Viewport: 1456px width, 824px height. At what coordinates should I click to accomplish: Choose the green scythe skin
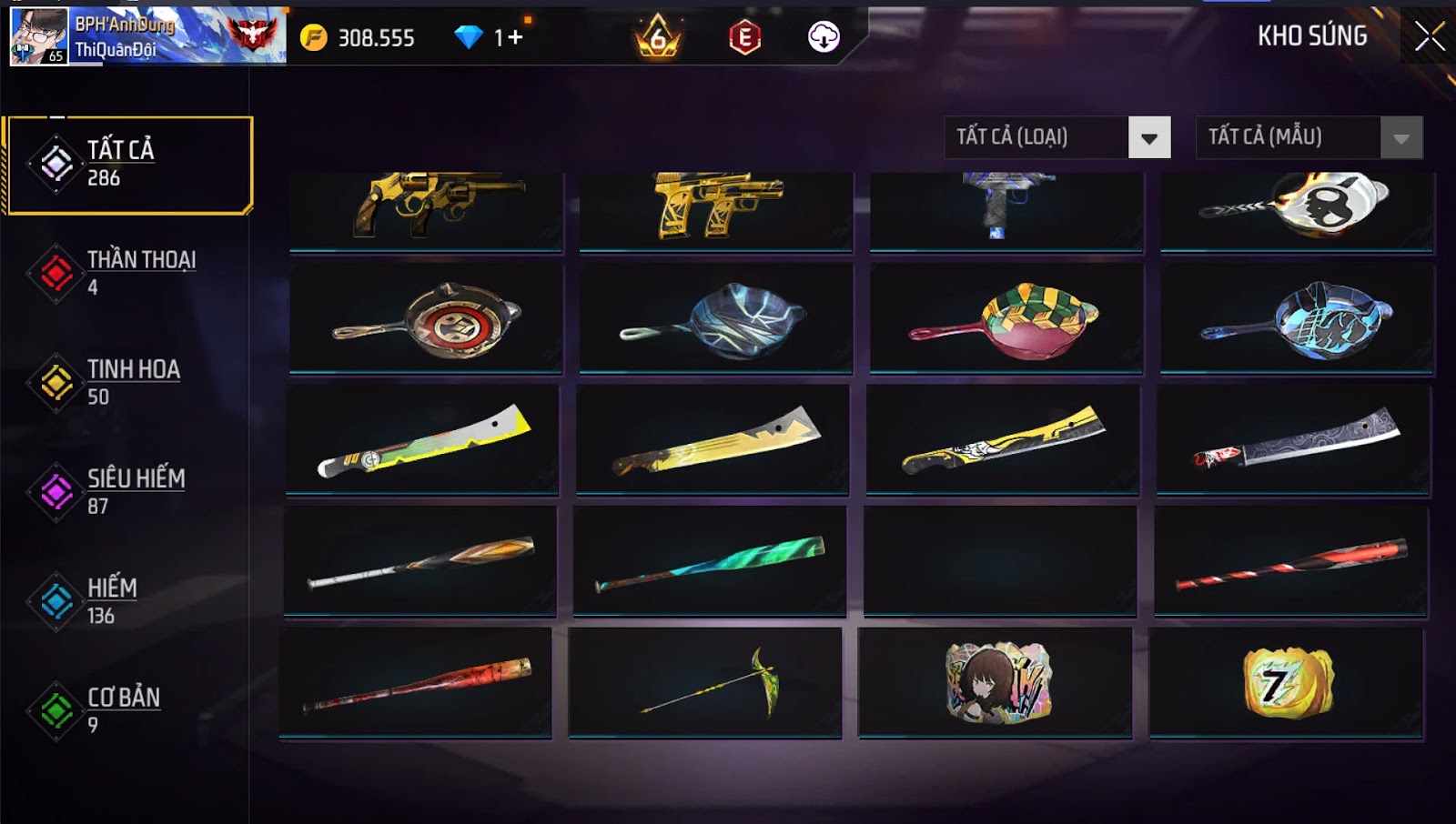coord(705,682)
